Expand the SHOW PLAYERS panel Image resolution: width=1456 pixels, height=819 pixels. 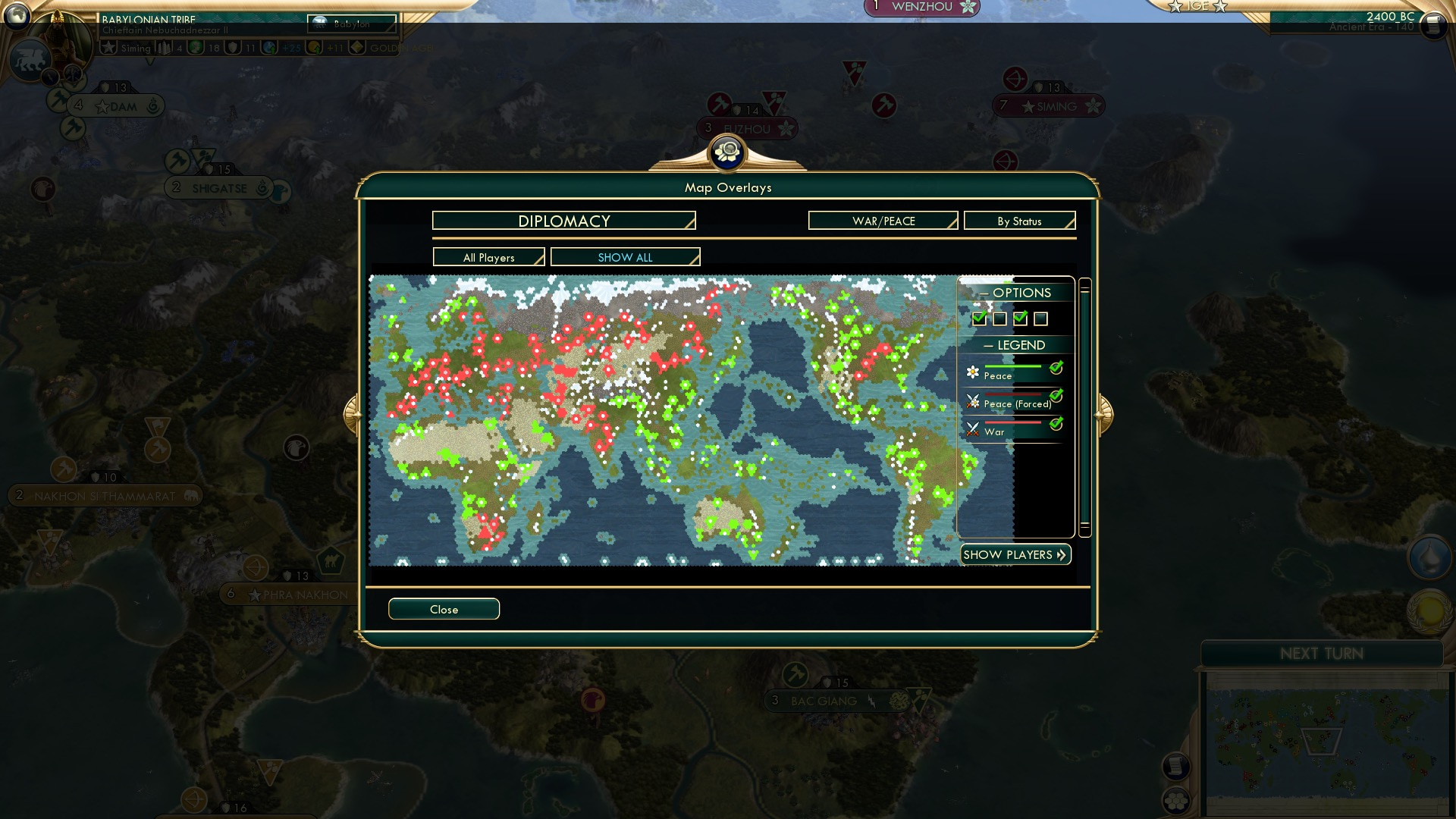tap(1015, 554)
